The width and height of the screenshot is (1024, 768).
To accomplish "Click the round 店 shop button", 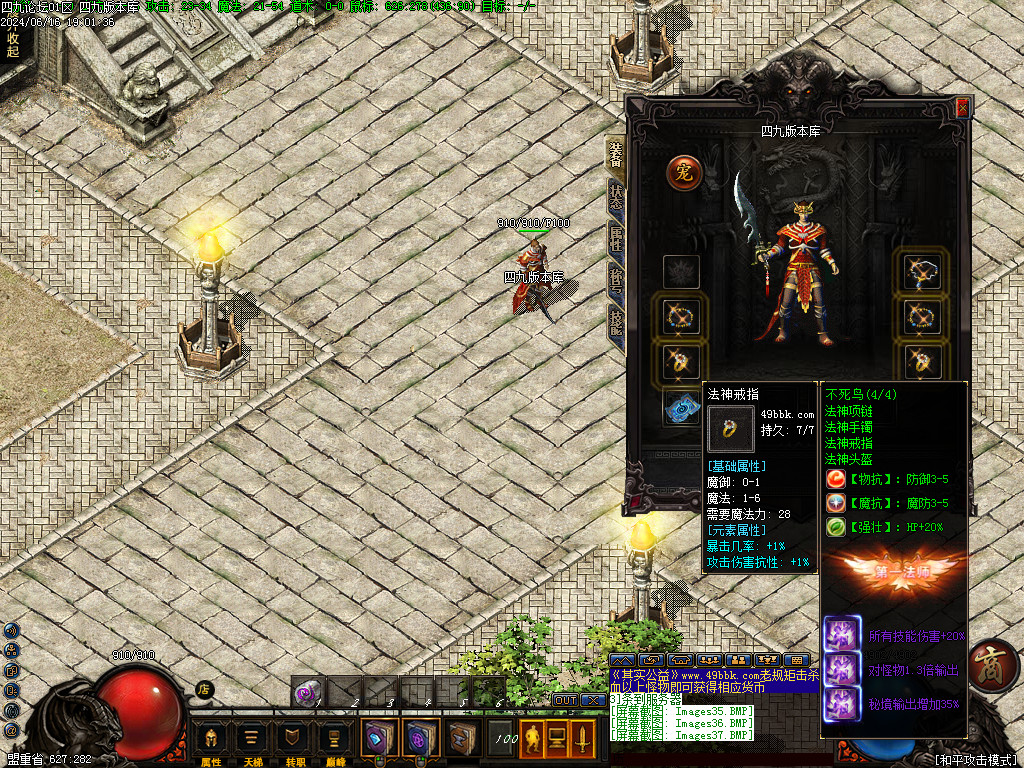I will pyautogui.click(x=205, y=688).
